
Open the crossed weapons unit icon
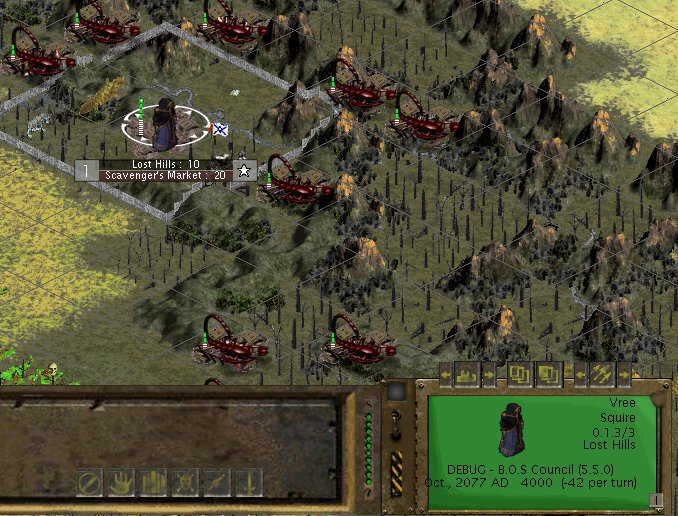click(602, 375)
